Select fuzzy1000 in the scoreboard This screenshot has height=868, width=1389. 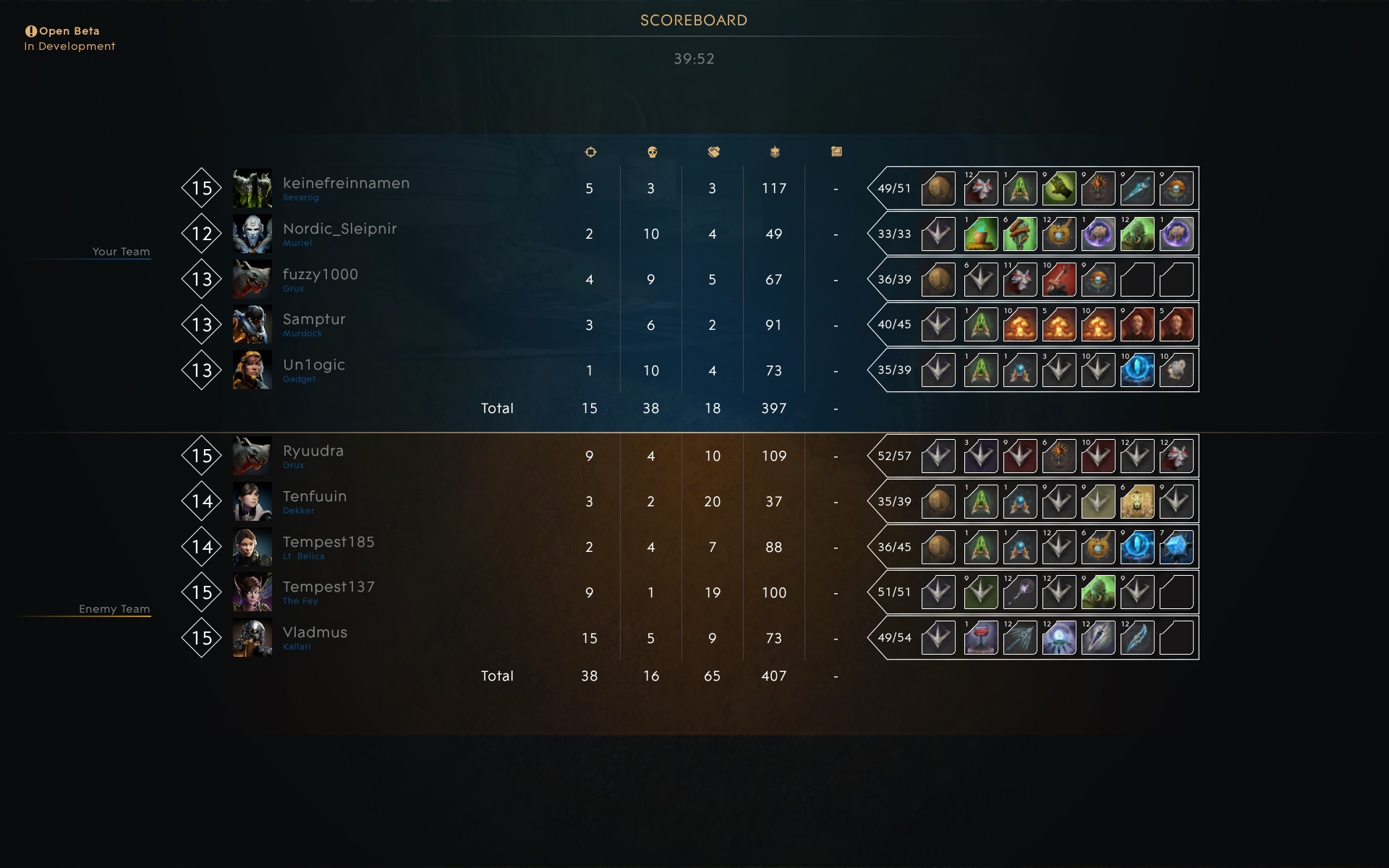coord(320,275)
